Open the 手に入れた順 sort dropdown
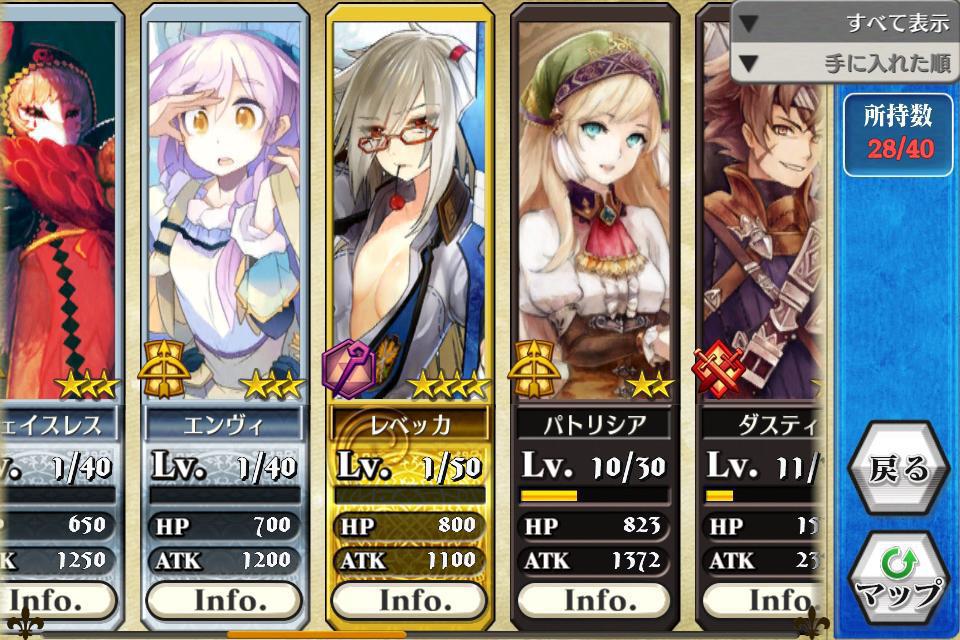Viewport: 960px width, 640px height. point(845,63)
